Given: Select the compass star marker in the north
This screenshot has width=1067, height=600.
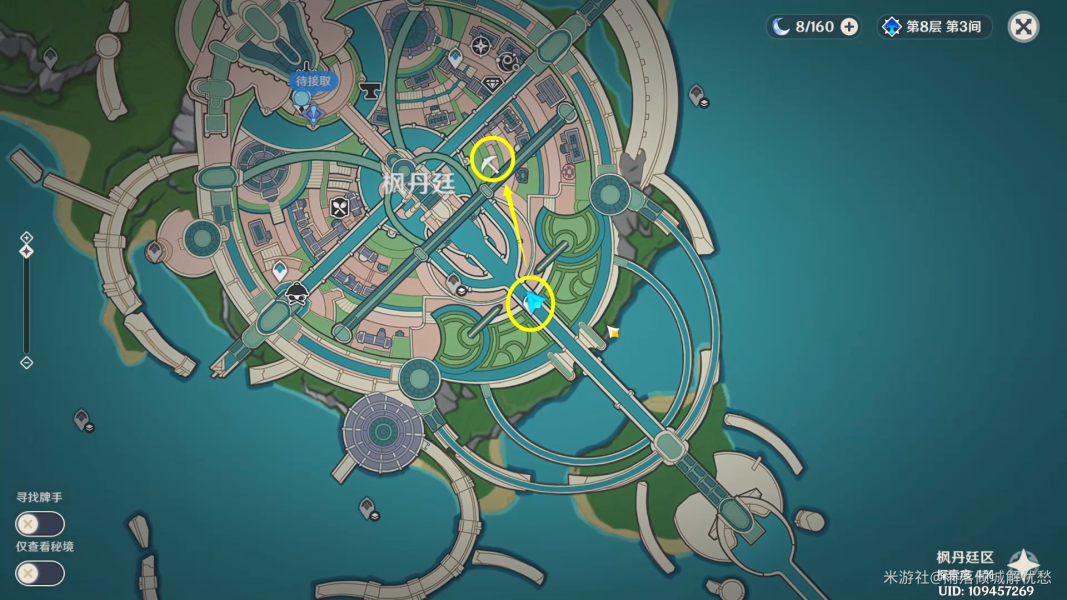Looking at the screenshot, I should click(x=481, y=46).
